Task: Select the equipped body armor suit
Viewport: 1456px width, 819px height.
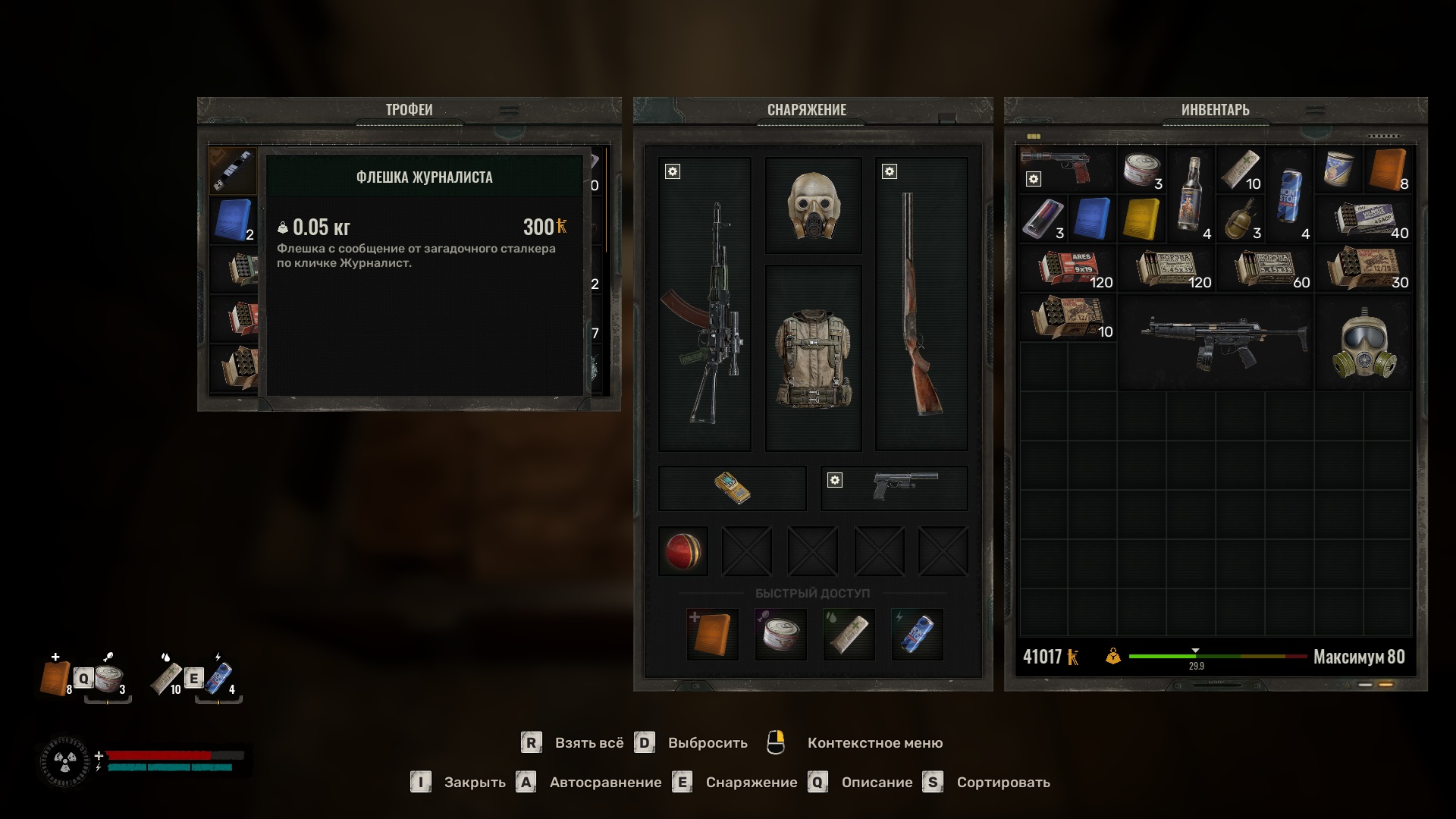Action: pyautogui.click(x=813, y=358)
